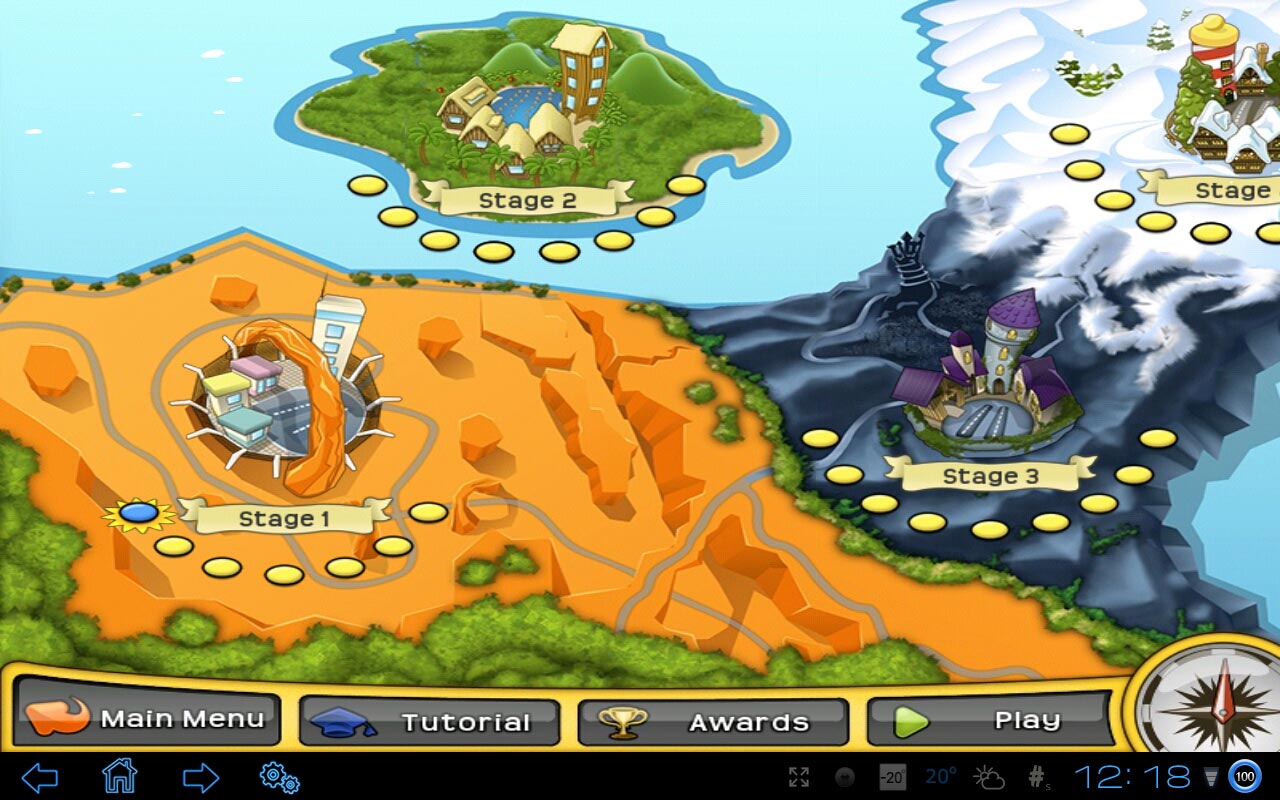Open the Tutorial
1280x800 pixels.
coord(429,722)
